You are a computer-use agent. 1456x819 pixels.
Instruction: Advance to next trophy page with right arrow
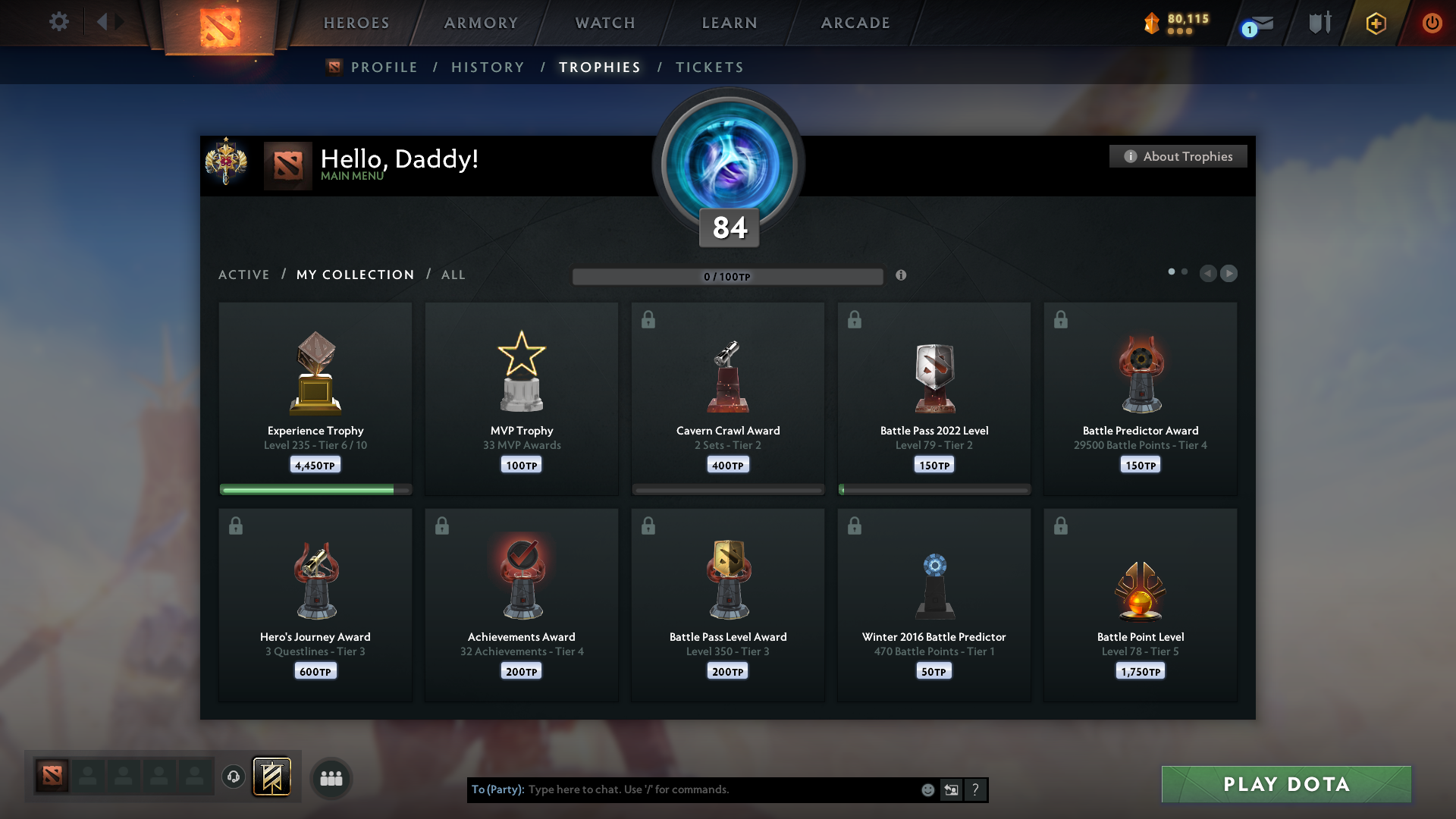(x=1229, y=274)
